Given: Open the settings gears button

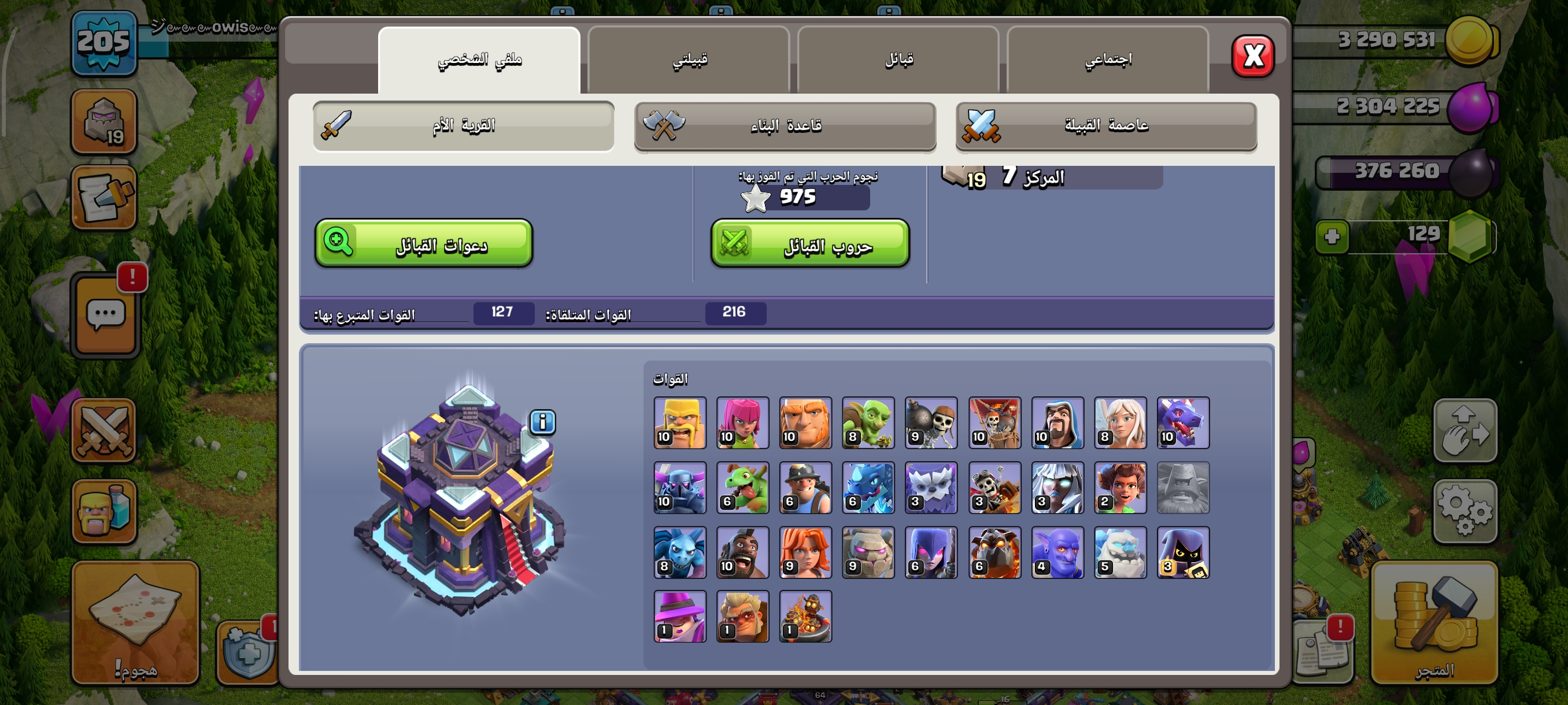Looking at the screenshot, I should 1465,511.
